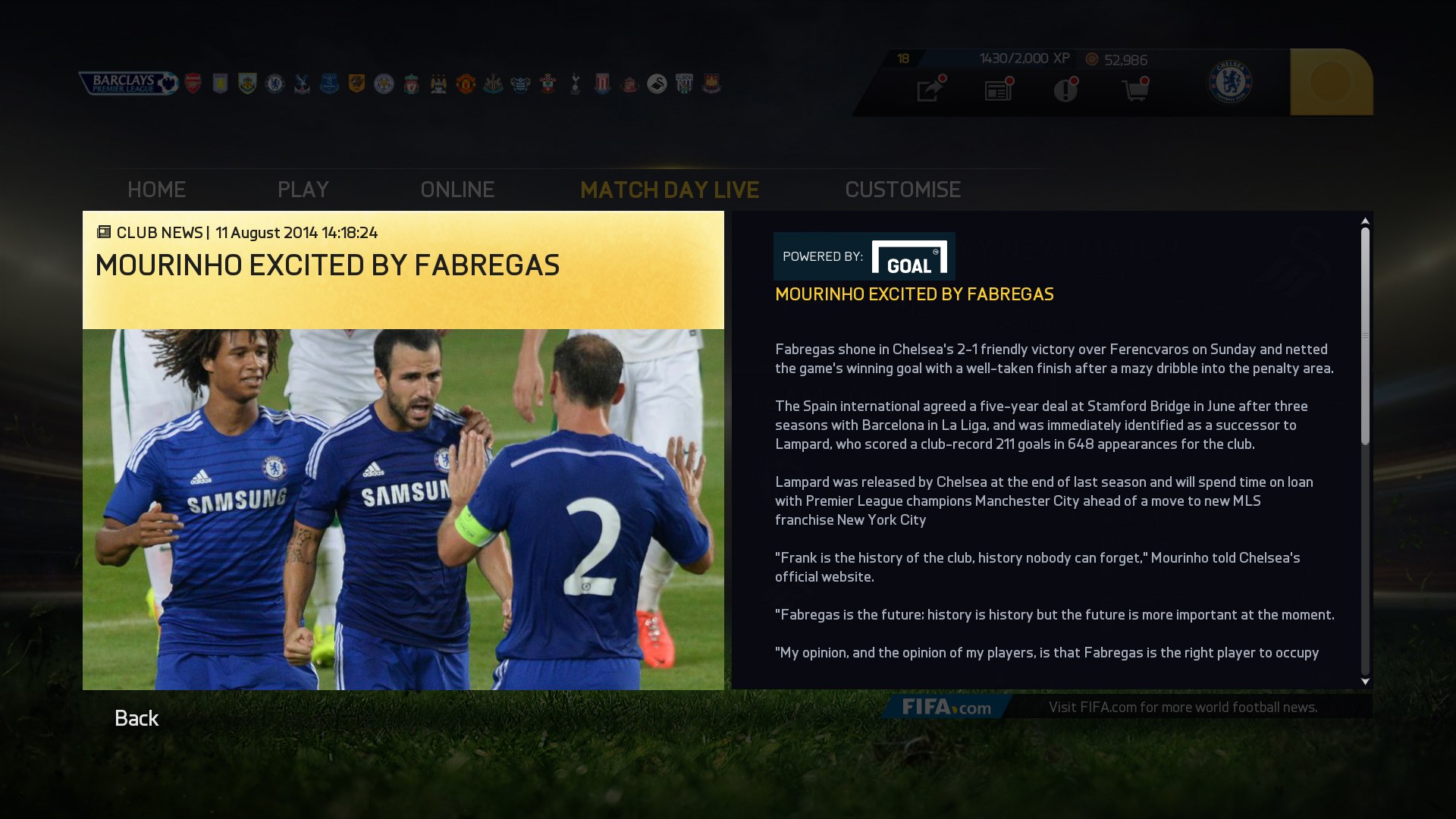This screenshot has height=819, width=1456.
Task: Select the ONLINE tab
Action: tap(459, 190)
